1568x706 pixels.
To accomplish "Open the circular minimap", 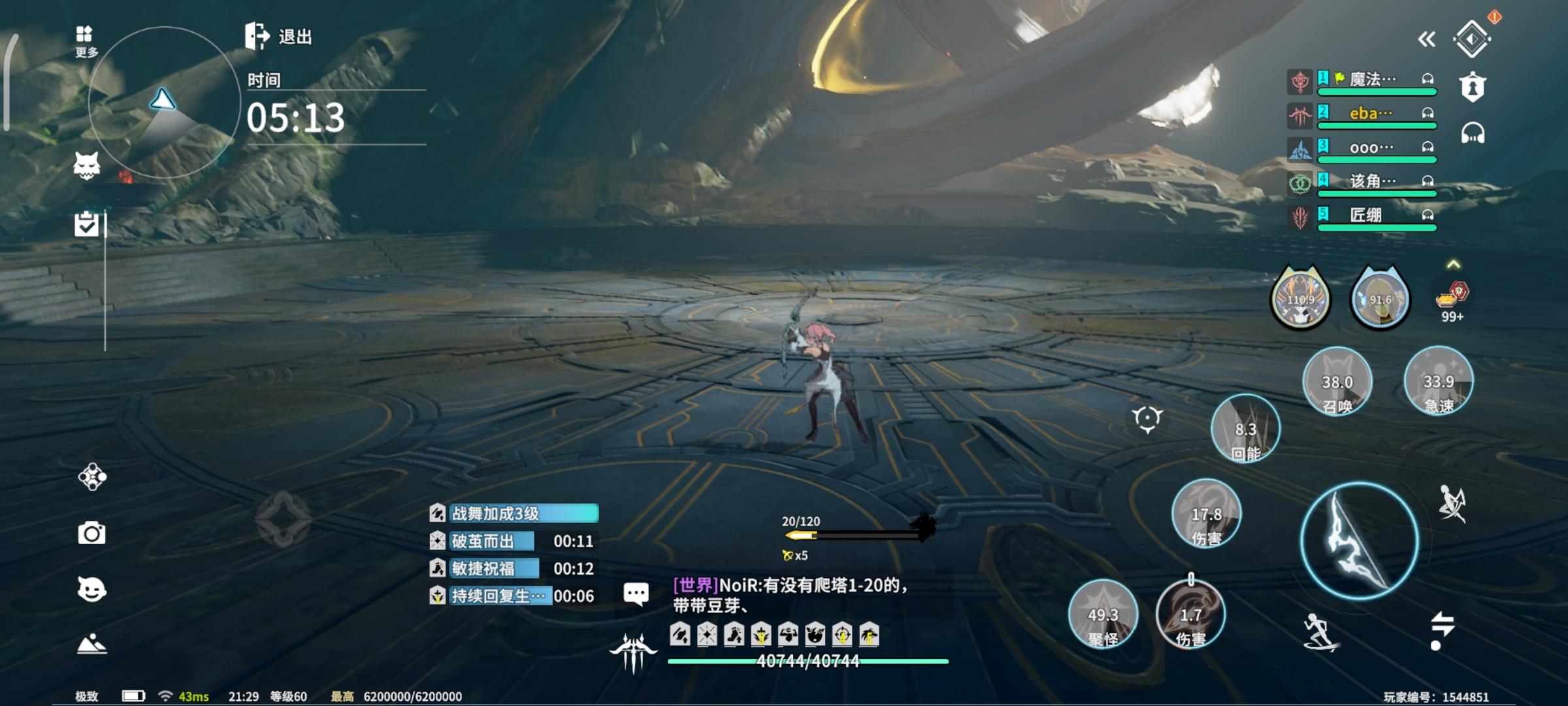I will (x=164, y=102).
